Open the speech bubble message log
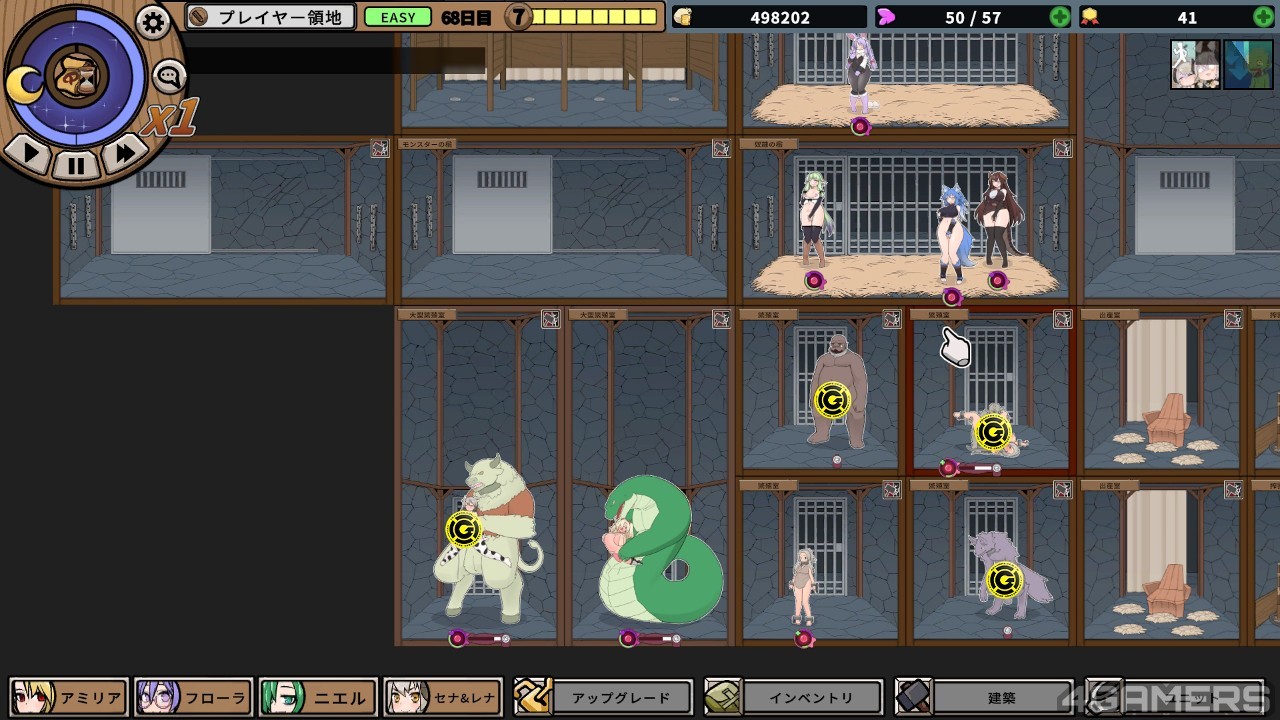The width and height of the screenshot is (1280, 720). 169,75
